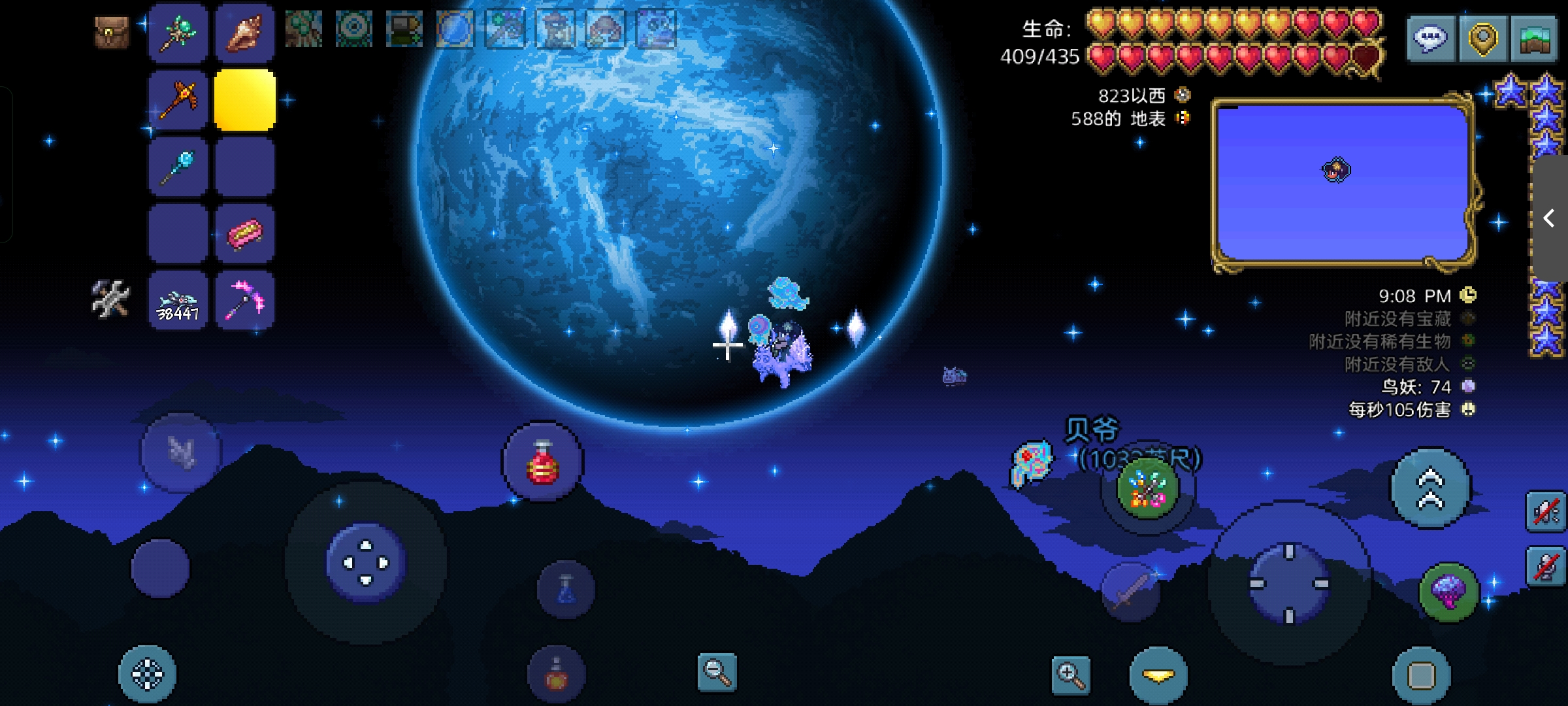
Task: Open the inventory backpack
Action: click(112, 33)
